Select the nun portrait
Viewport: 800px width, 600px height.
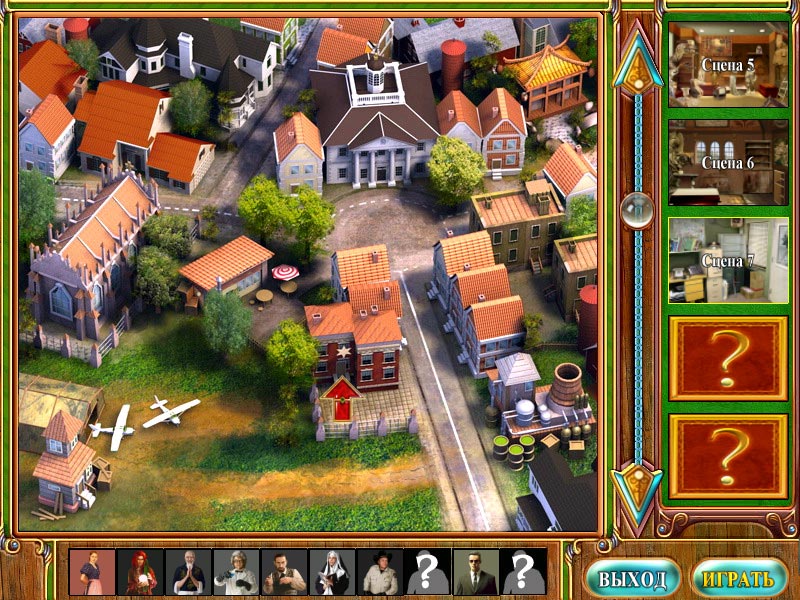(x=333, y=573)
